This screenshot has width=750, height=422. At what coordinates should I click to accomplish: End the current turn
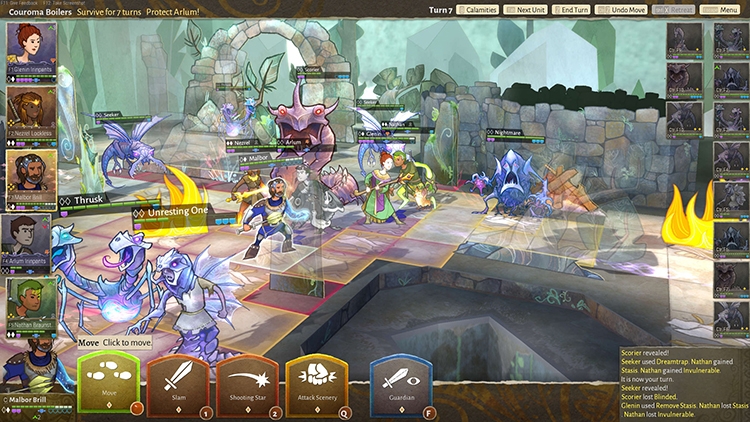point(572,9)
